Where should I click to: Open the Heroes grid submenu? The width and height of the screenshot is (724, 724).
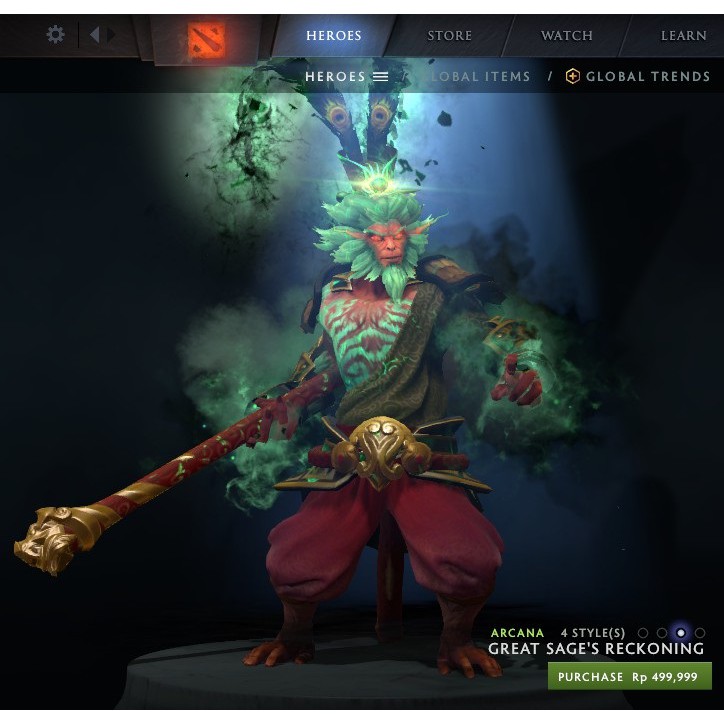click(346, 76)
